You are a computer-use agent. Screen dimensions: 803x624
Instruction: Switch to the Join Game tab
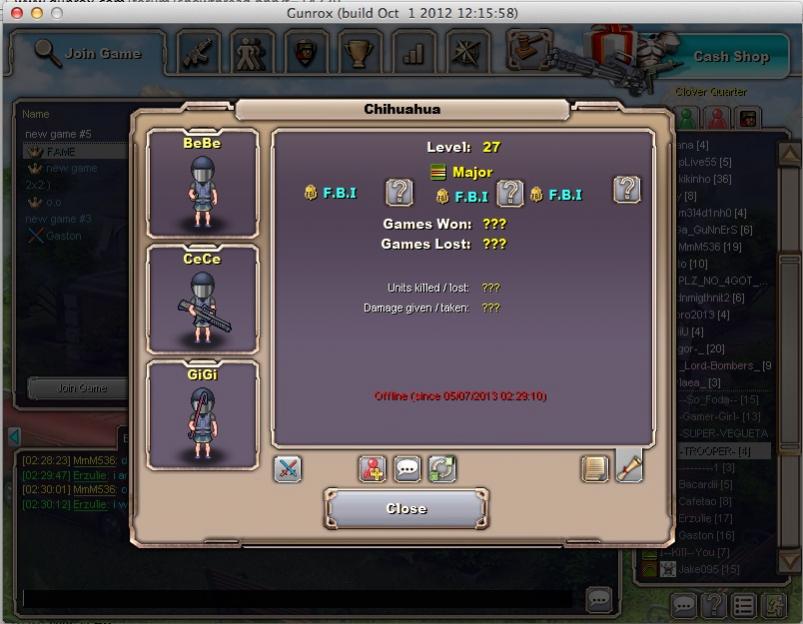(88, 53)
